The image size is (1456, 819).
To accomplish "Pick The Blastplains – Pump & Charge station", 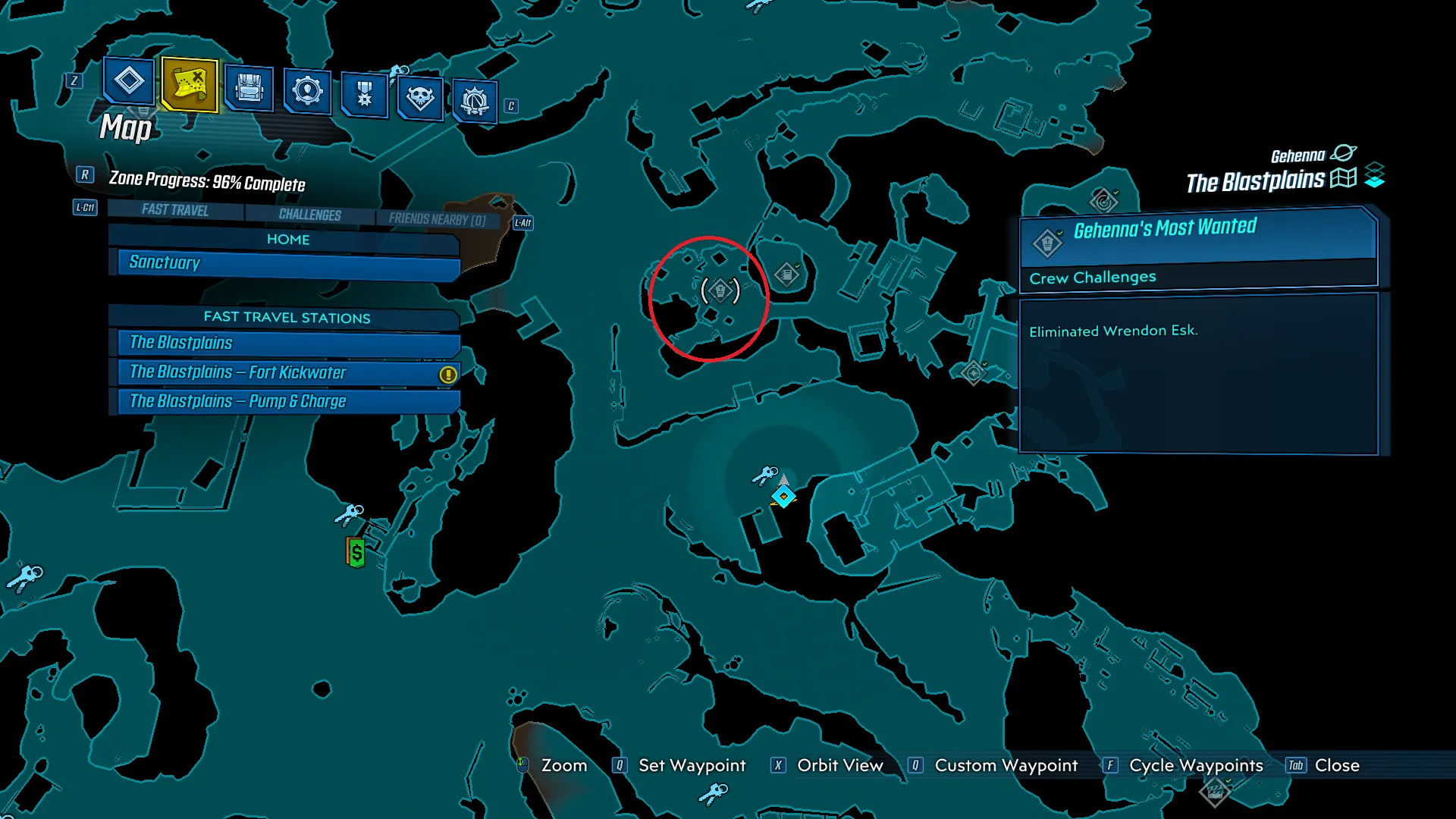I will click(288, 401).
